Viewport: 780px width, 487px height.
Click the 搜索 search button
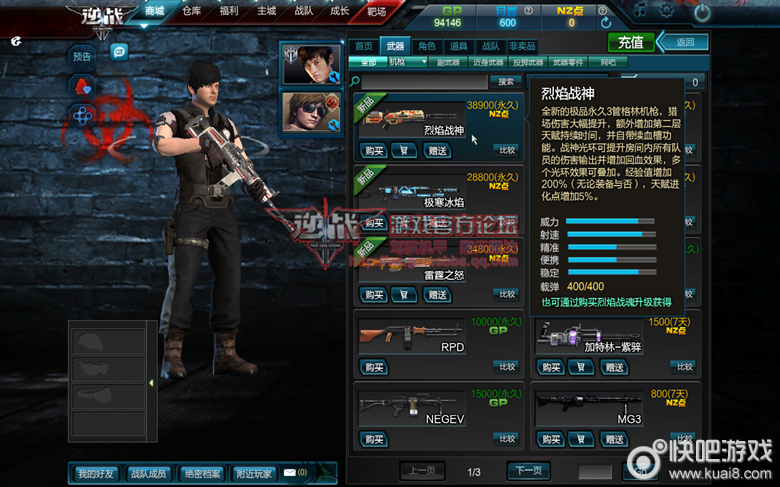pyautogui.click(x=506, y=81)
